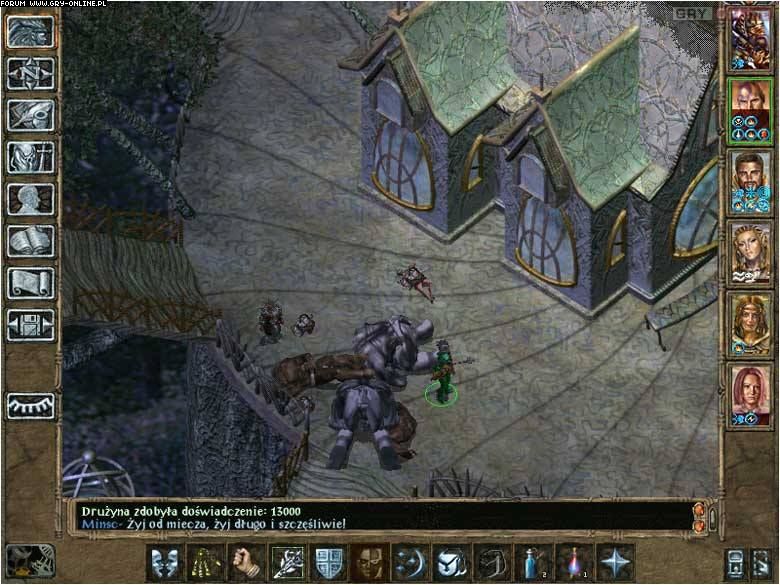This screenshot has width=780, height=585.
Task: Activate the shield guard action button
Action: tap(328, 563)
